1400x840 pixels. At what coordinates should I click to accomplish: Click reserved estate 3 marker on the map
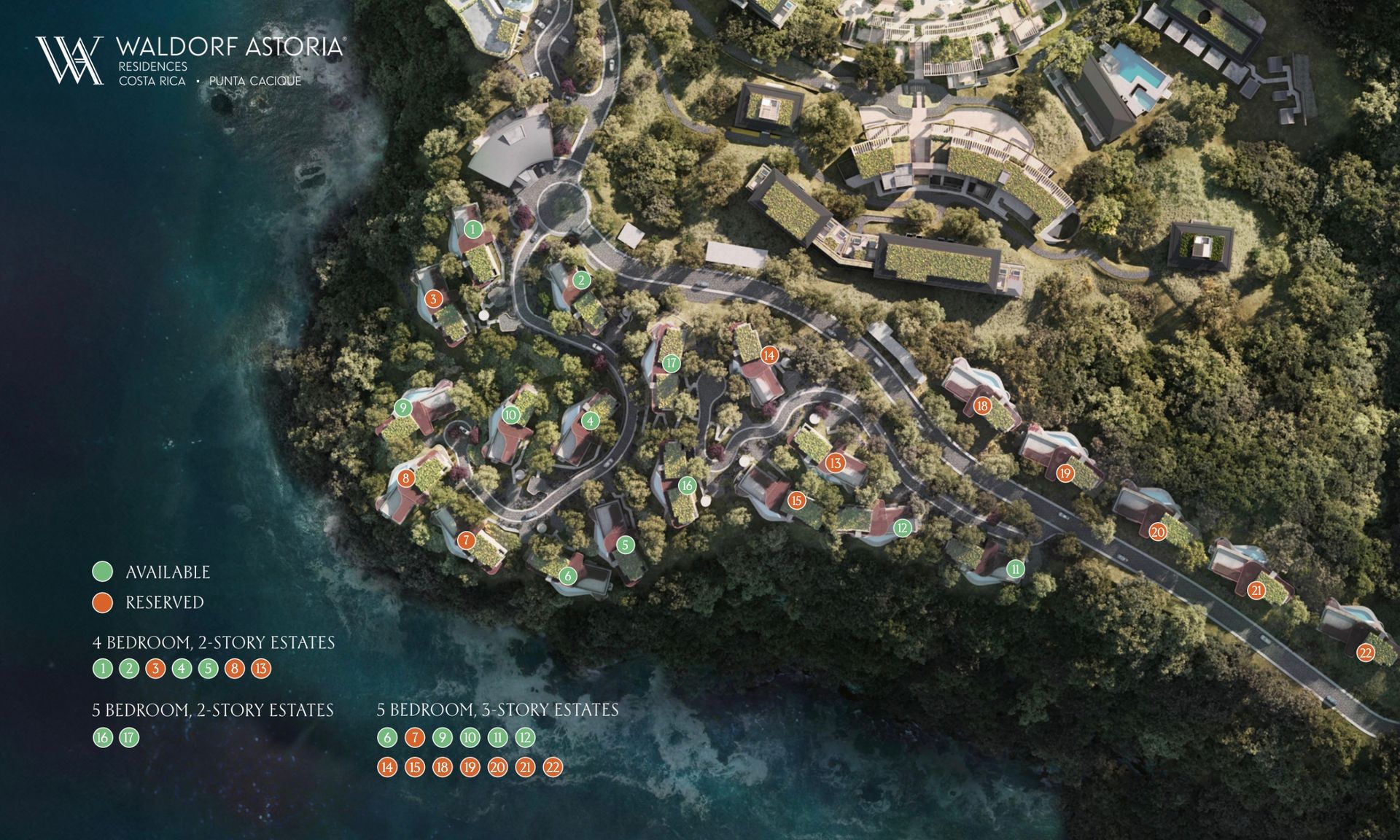click(433, 299)
